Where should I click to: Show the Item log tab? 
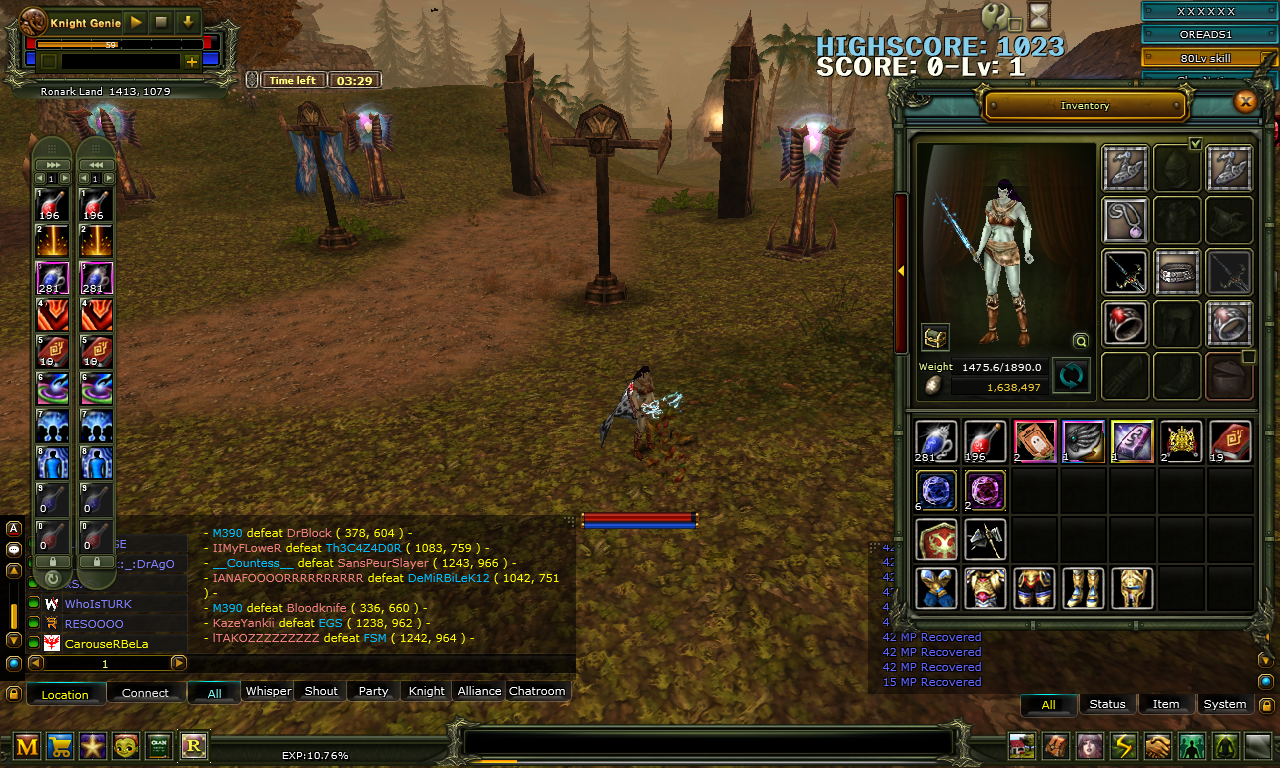pyautogui.click(x=1166, y=704)
